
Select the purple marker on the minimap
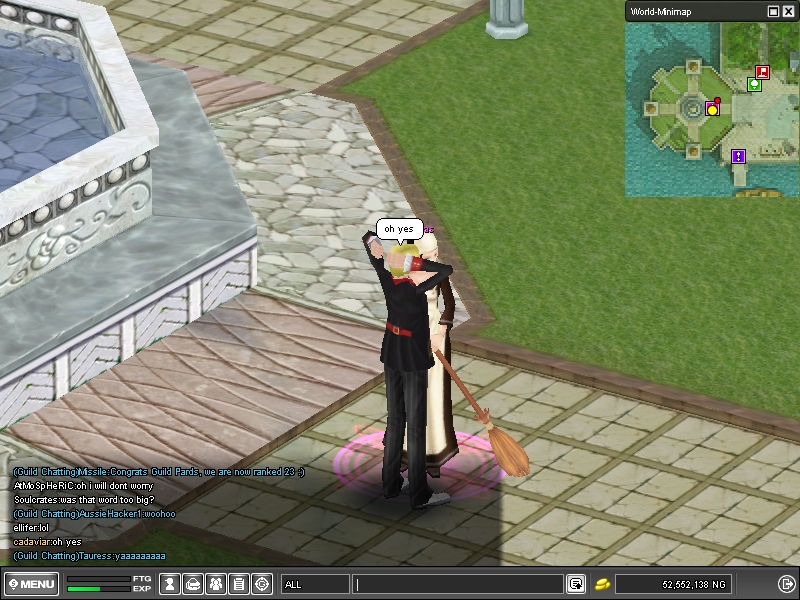(738, 156)
